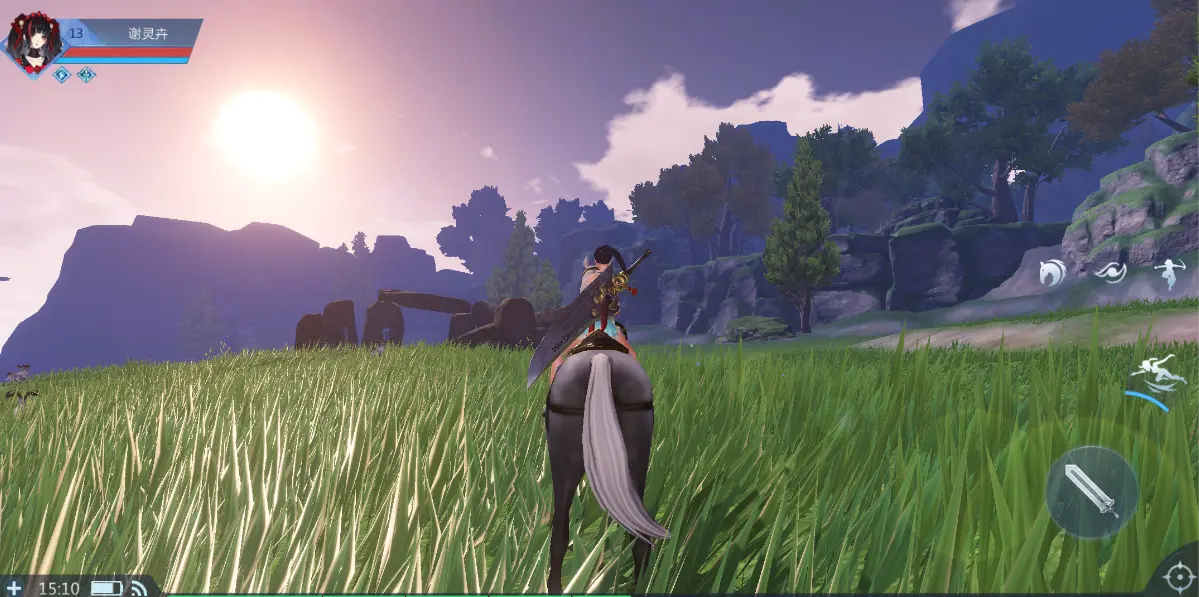Viewport: 1199px width, 597px height.
Task: Expand the plus button beside the clock
Action: tap(14, 588)
